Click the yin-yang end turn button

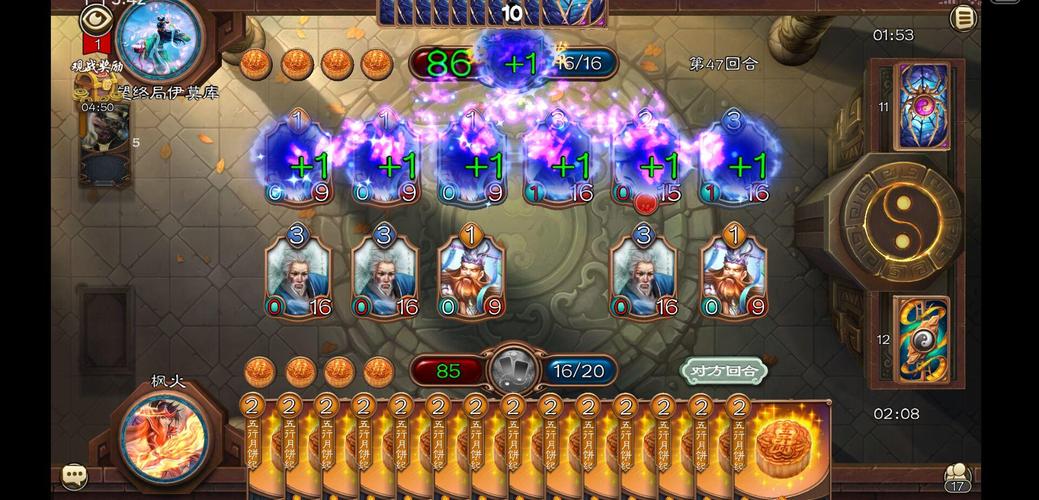point(901,221)
